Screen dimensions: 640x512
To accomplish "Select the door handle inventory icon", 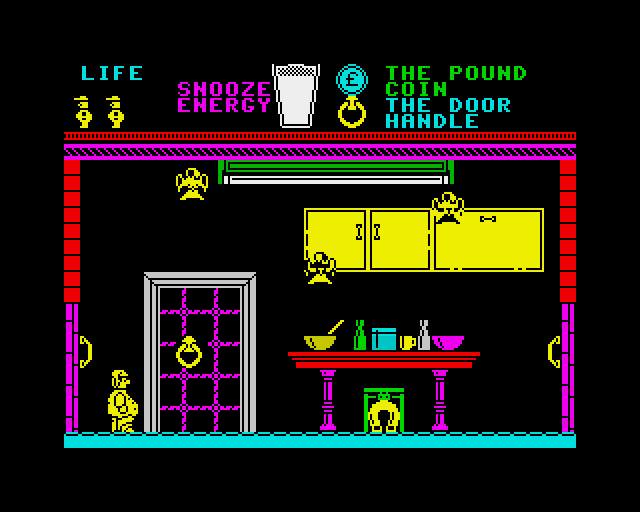I will coord(351,111).
